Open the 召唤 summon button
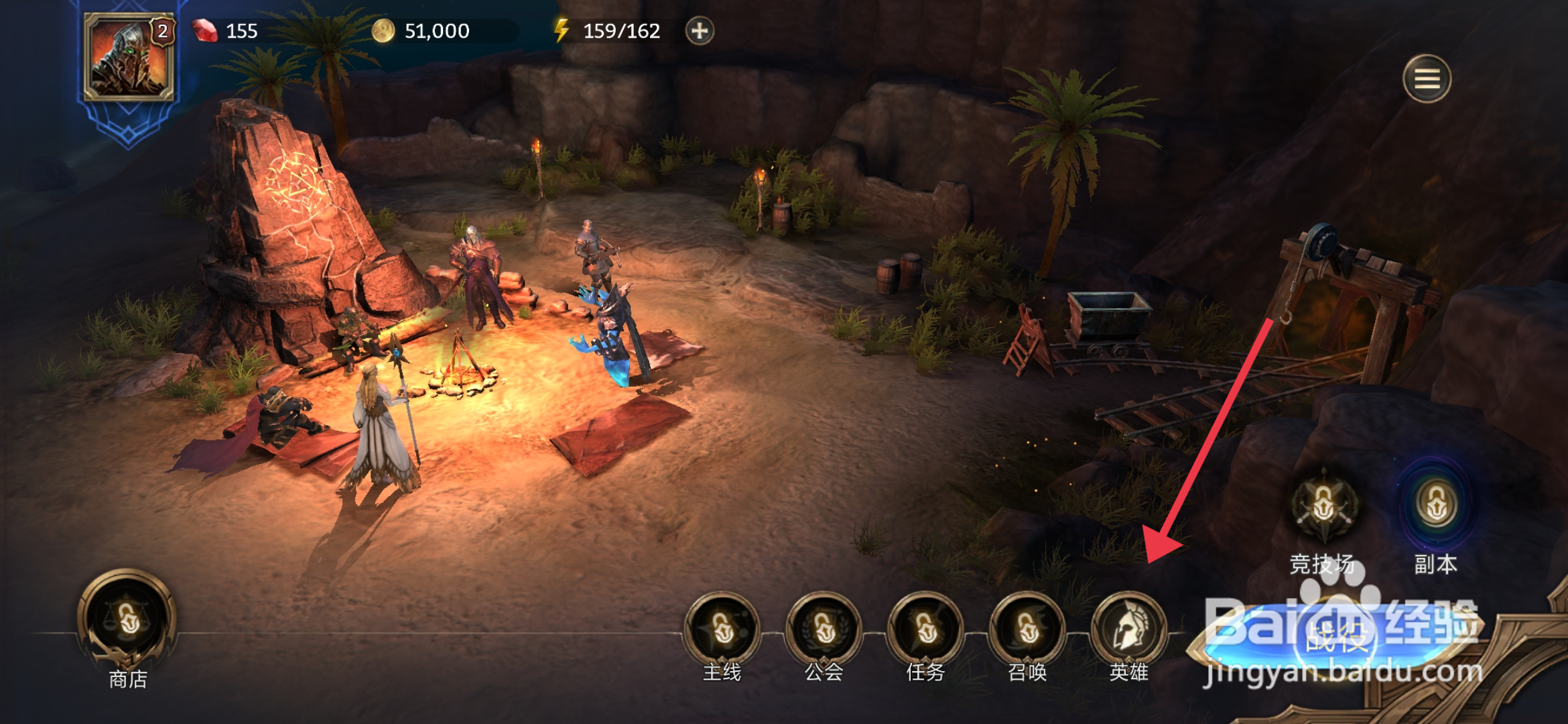Image resolution: width=1568 pixels, height=724 pixels. pyautogui.click(x=1027, y=630)
